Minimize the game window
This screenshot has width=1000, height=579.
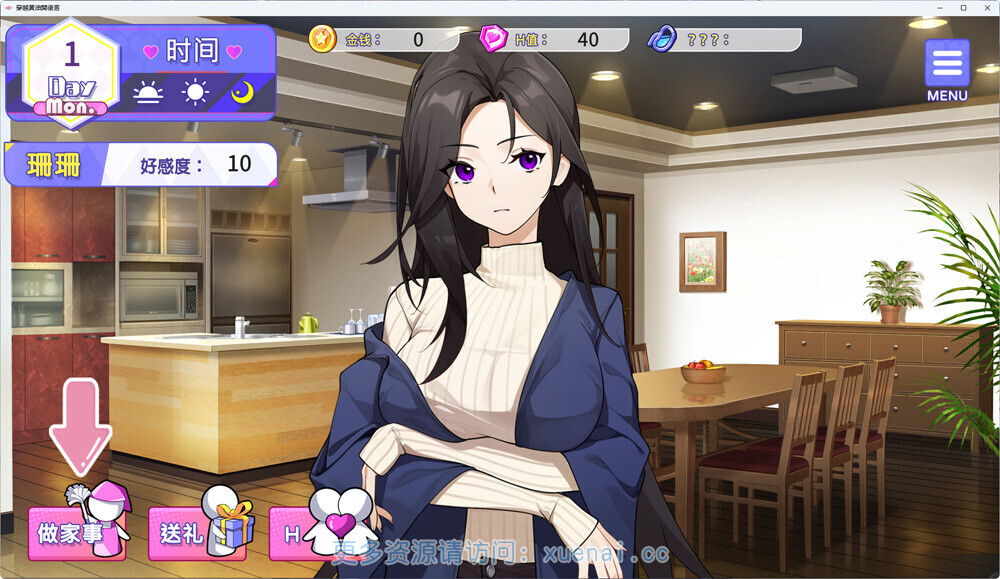pyautogui.click(x=941, y=8)
